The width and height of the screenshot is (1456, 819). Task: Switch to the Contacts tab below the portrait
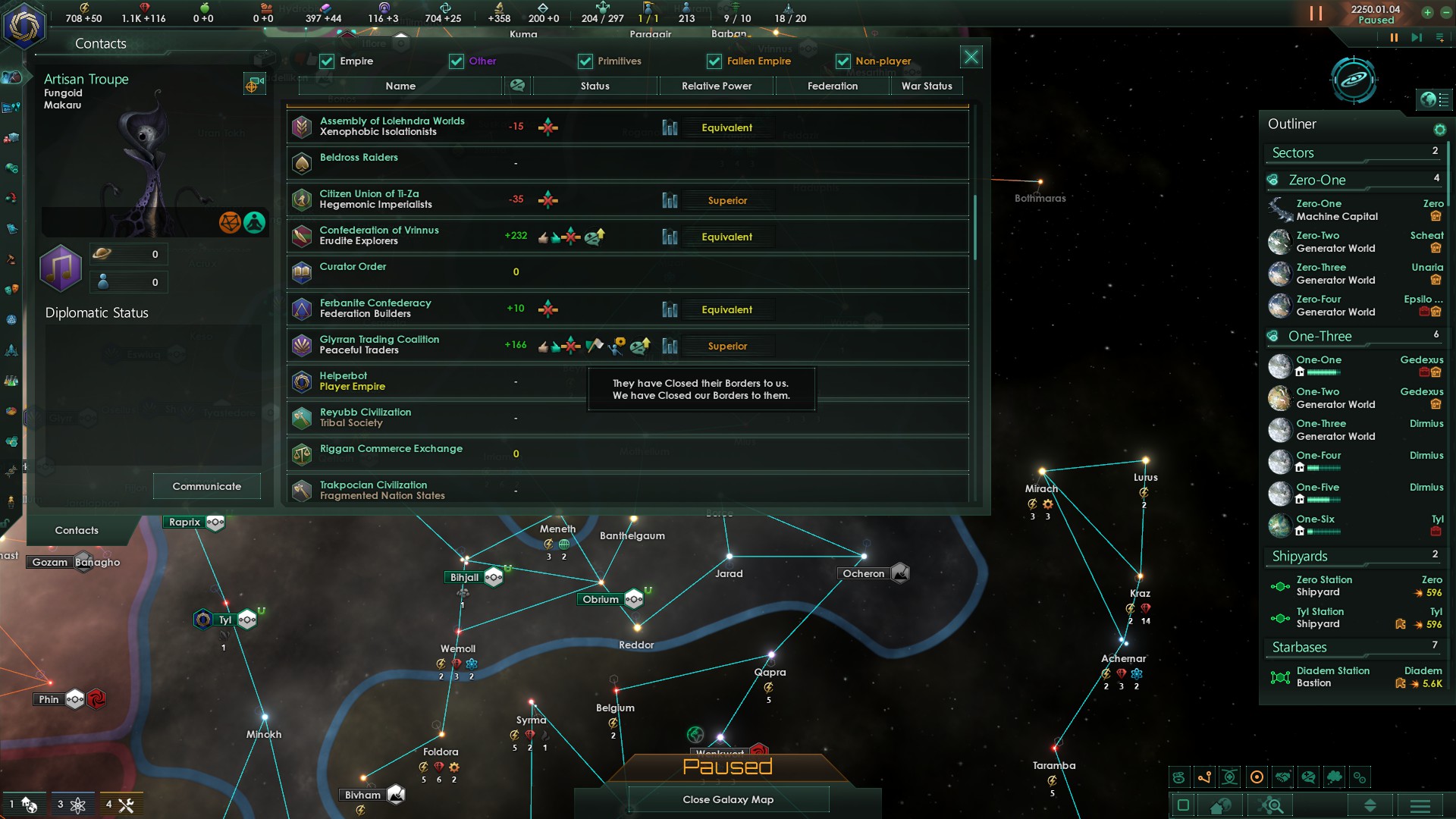(x=77, y=530)
